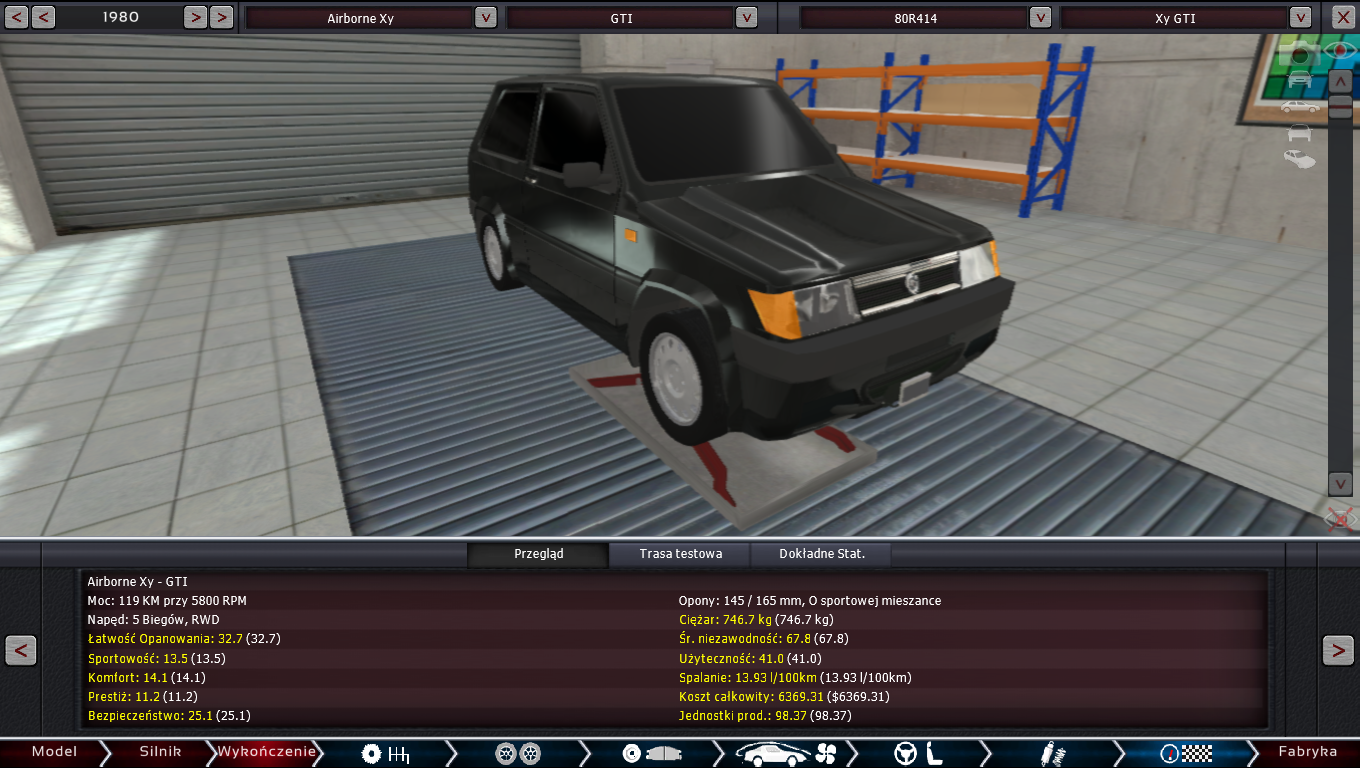
Task: Switch to the Trasa testowa tab
Action: (680, 553)
